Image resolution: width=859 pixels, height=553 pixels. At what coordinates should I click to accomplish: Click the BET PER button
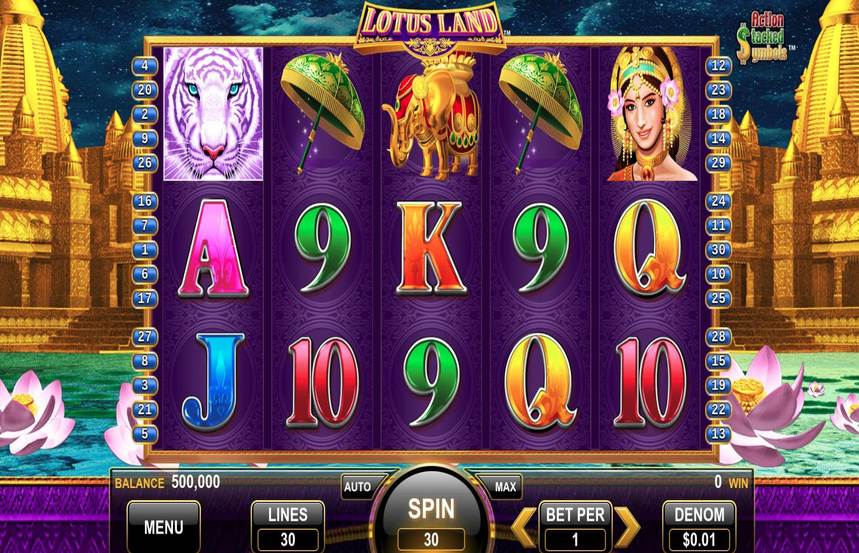tap(575, 526)
